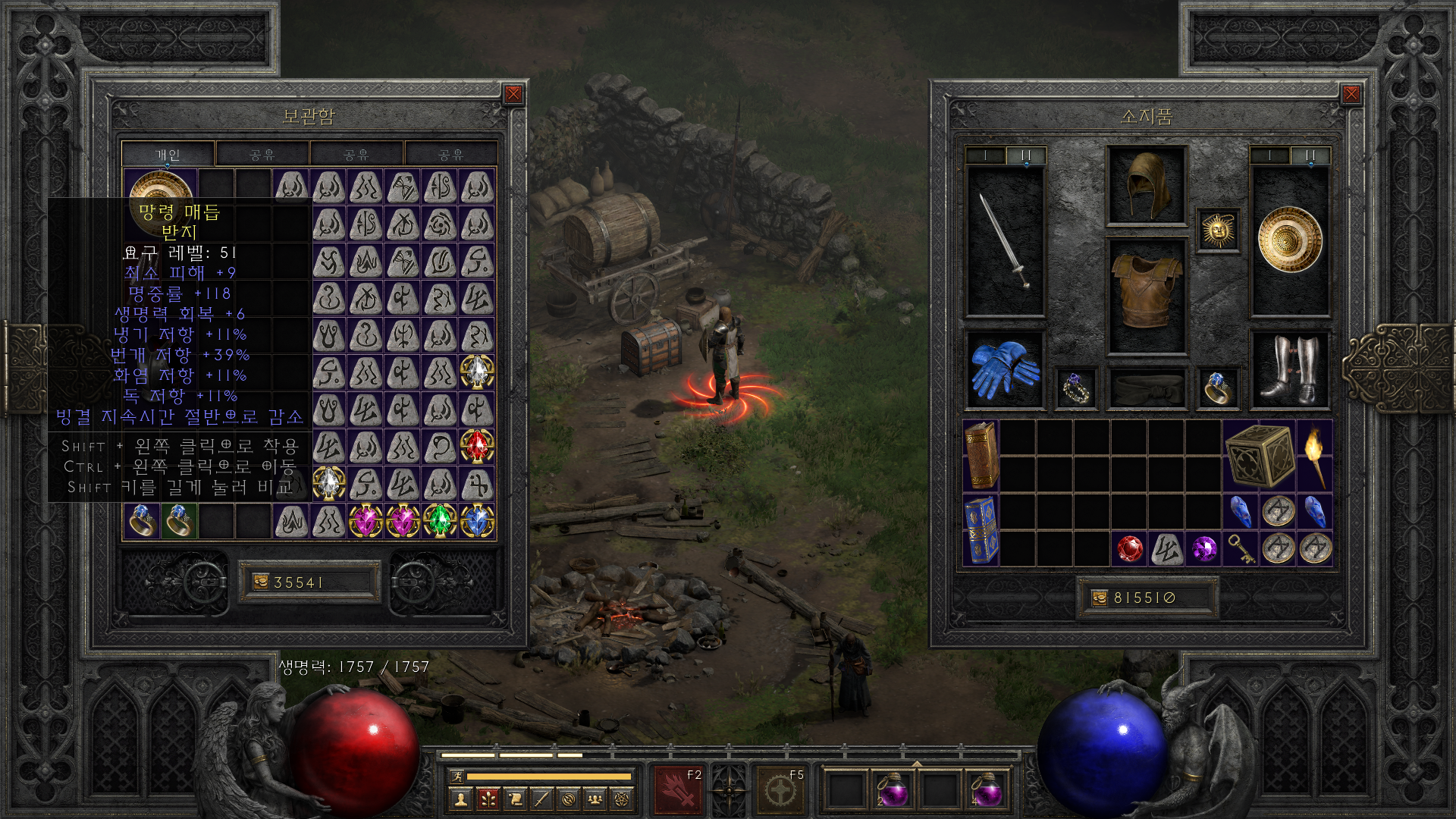The width and height of the screenshot is (1456, 819).
Task: Click the stash gold withdraw button
Action: coord(261,582)
